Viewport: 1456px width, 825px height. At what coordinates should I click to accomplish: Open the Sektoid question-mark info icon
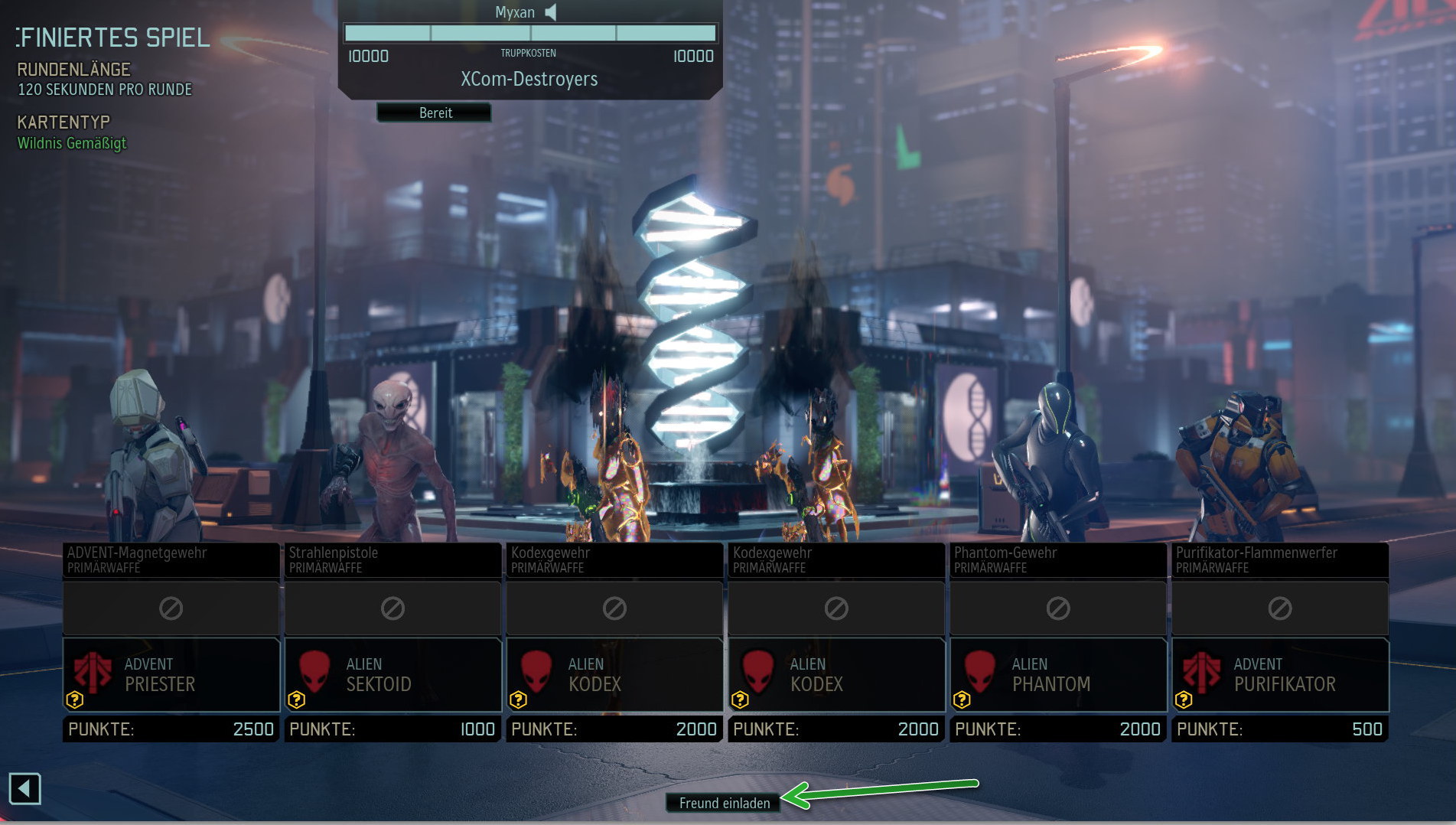(296, 699)
